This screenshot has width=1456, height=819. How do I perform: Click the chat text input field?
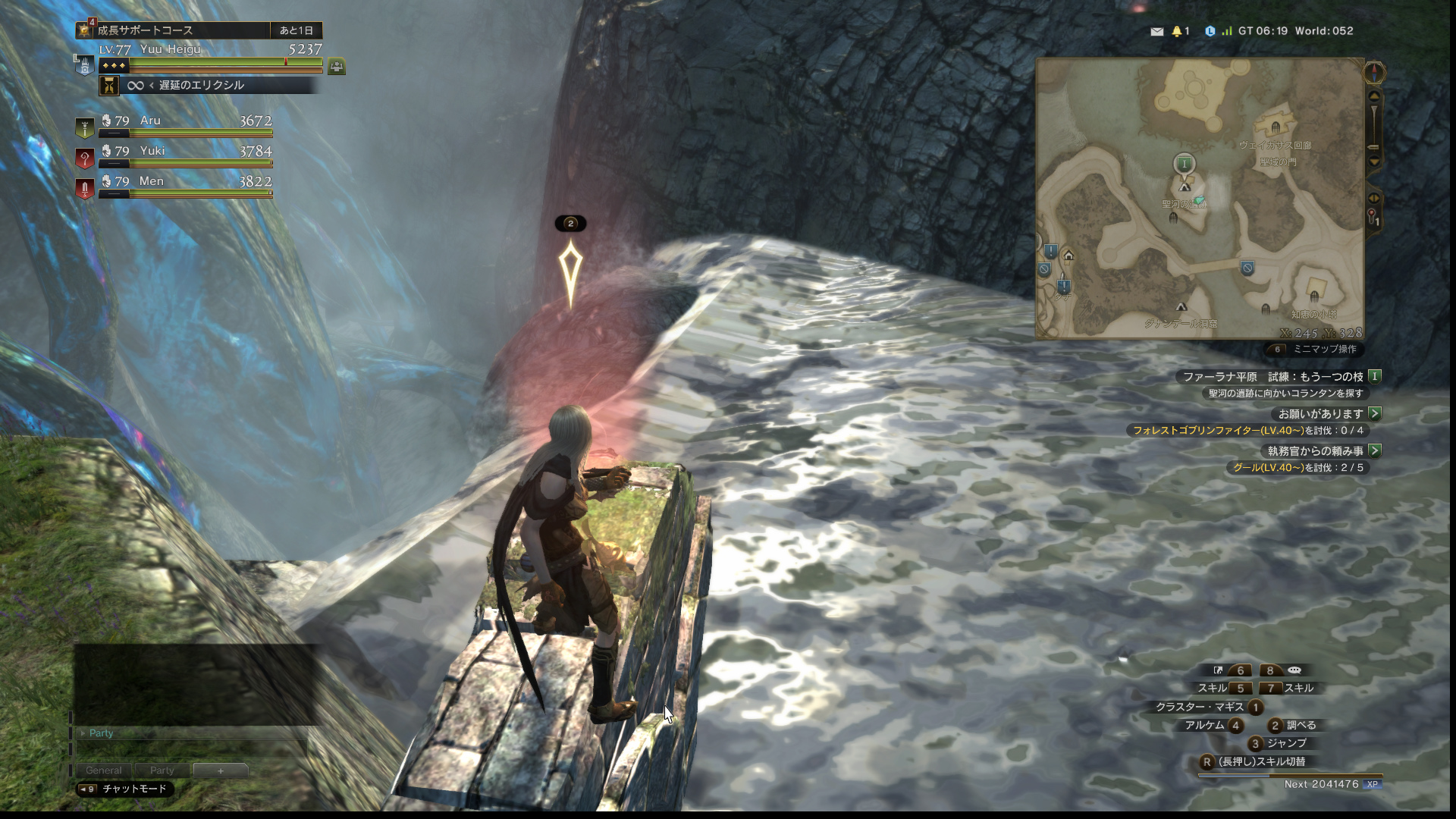[x=191, y=749]
